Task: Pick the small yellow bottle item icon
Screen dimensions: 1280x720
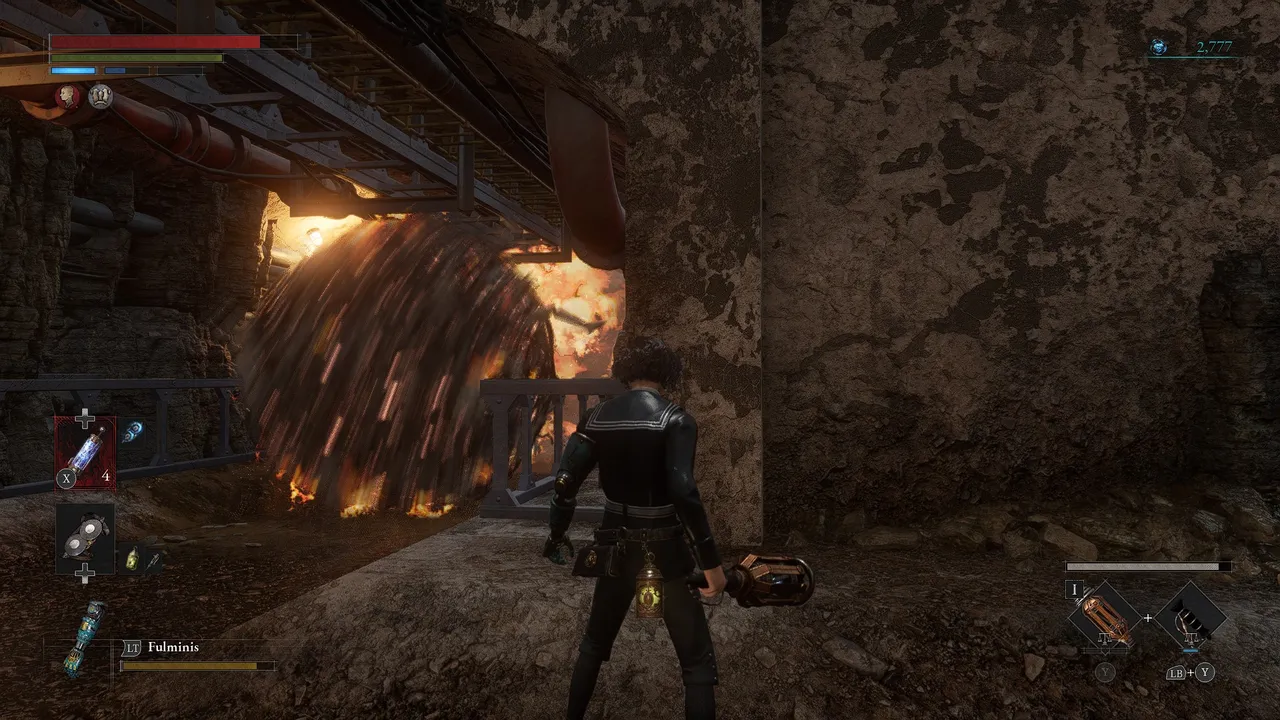Action: tap(132, 560)
